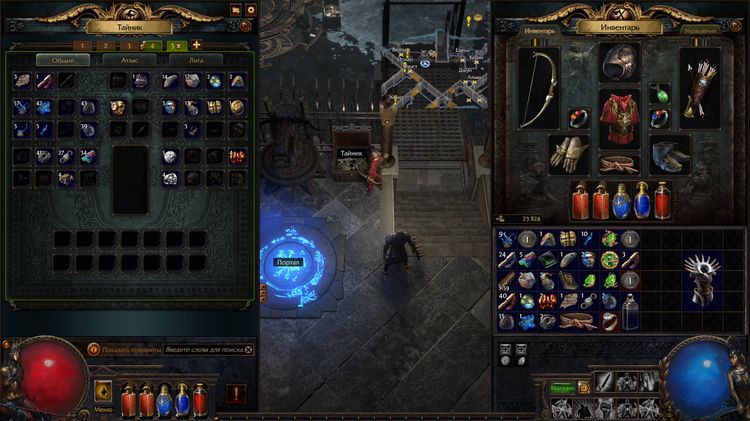Add a new stash tab with plus button
The image size is (750, 421).
[196, 45]
